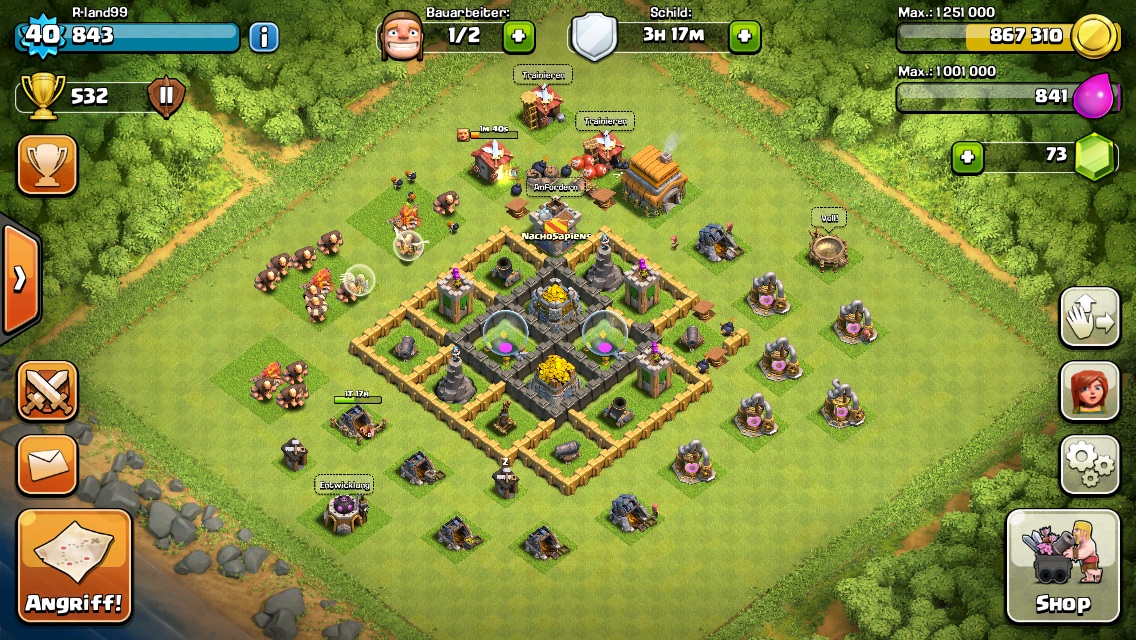Start an attack with Angriff! button
Viewport: 1136px width, 640px height.
click(74, 566)
